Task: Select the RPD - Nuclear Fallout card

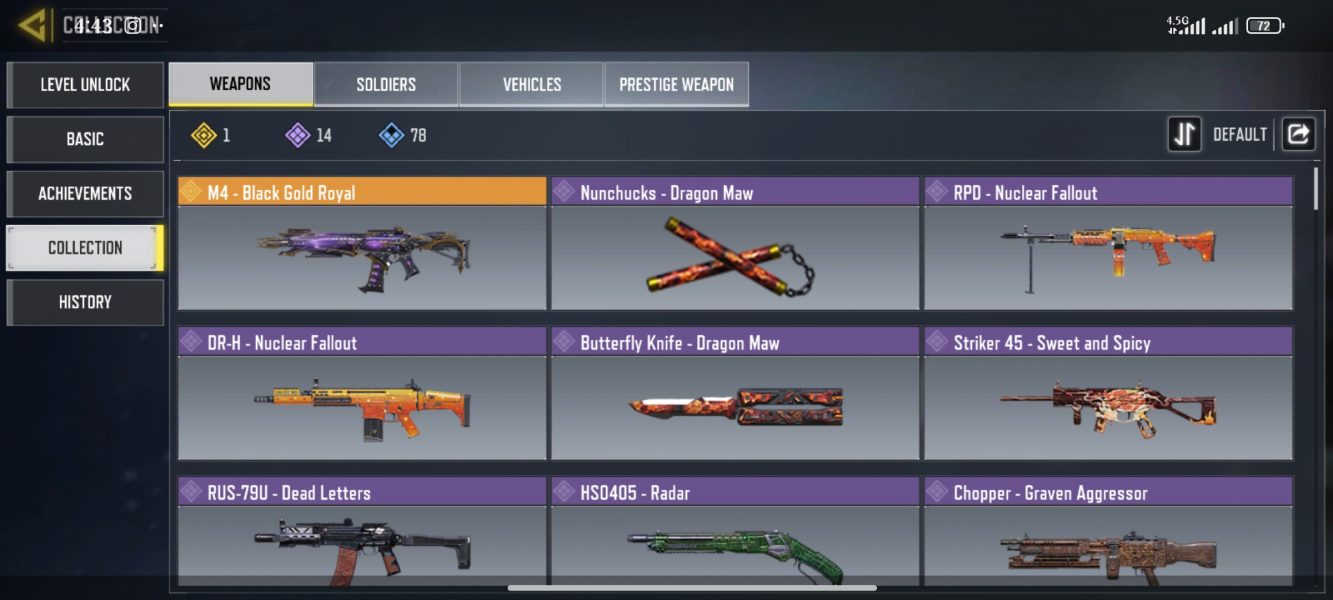Action: [1108, 244]
